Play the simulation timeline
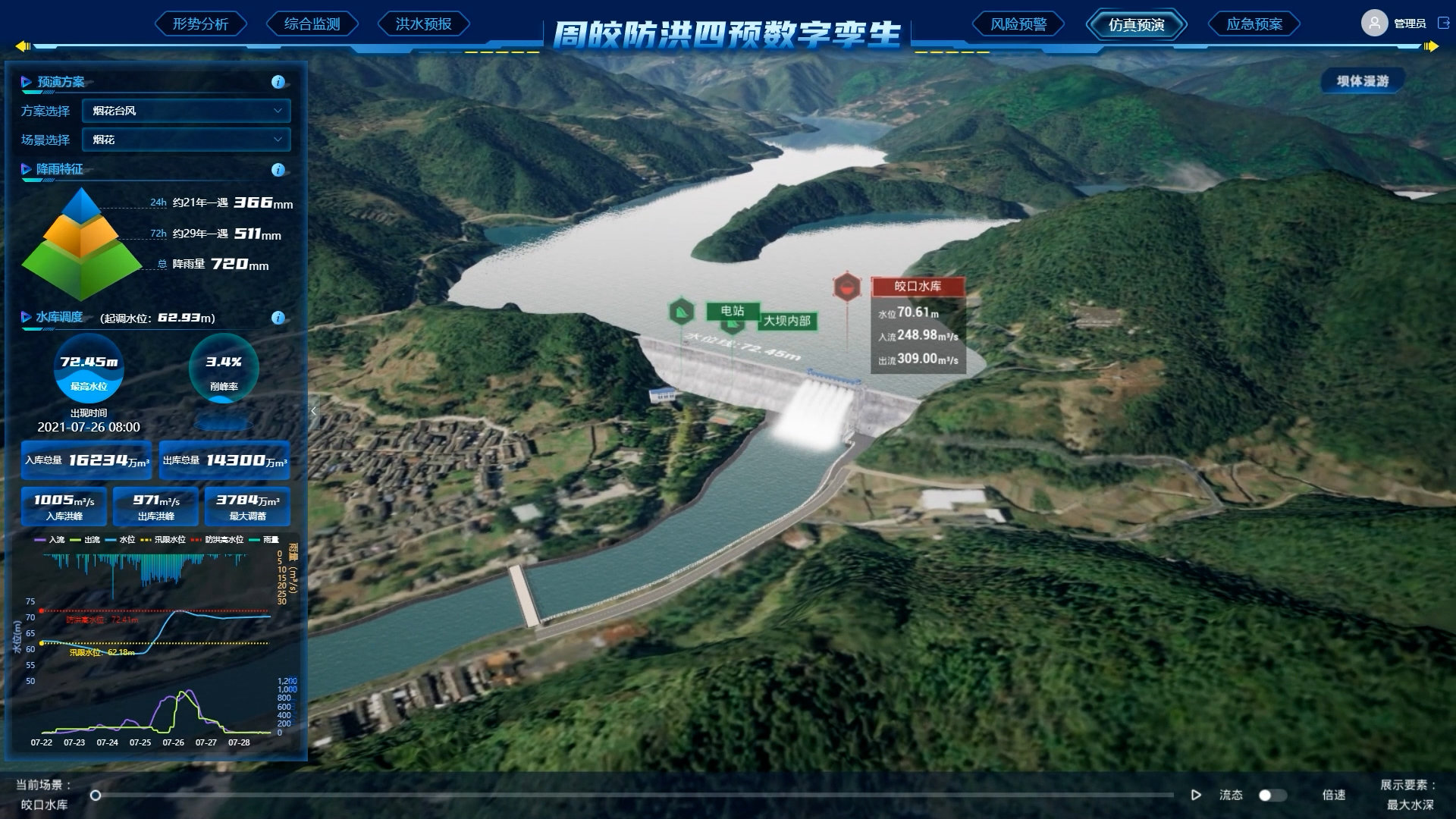This screenshot has width=1456, height=819. tap(1196, 795)
